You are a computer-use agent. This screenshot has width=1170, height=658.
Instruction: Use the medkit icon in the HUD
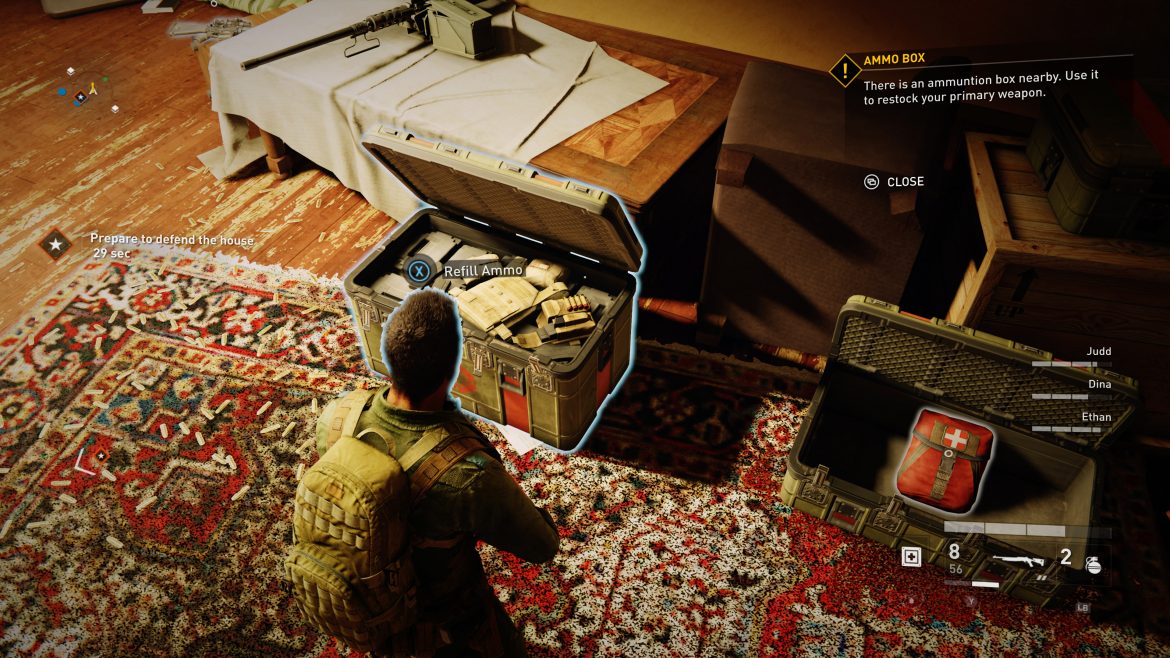coord(911,558)
